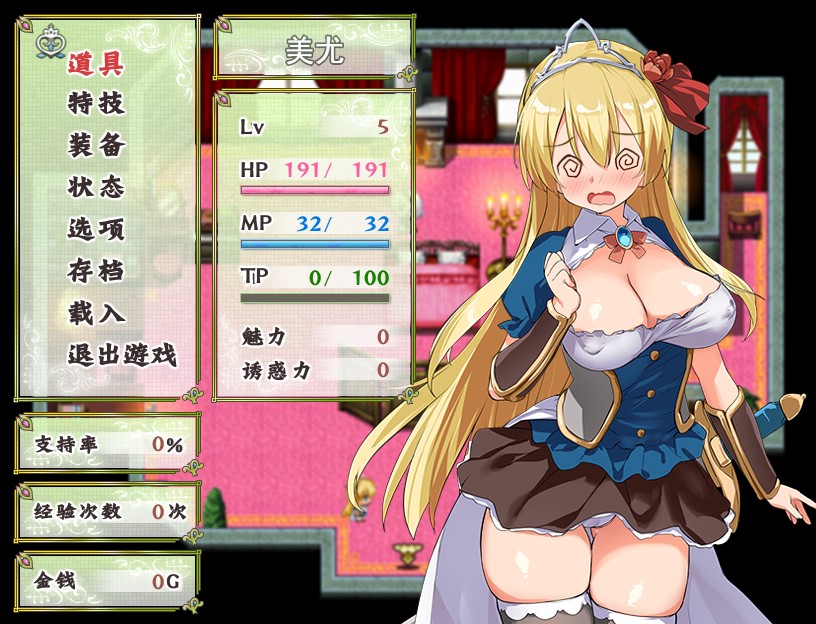Open the 道具 (Items) menu
This screenshot has height=624, width=816.
[x=96, y=64]
